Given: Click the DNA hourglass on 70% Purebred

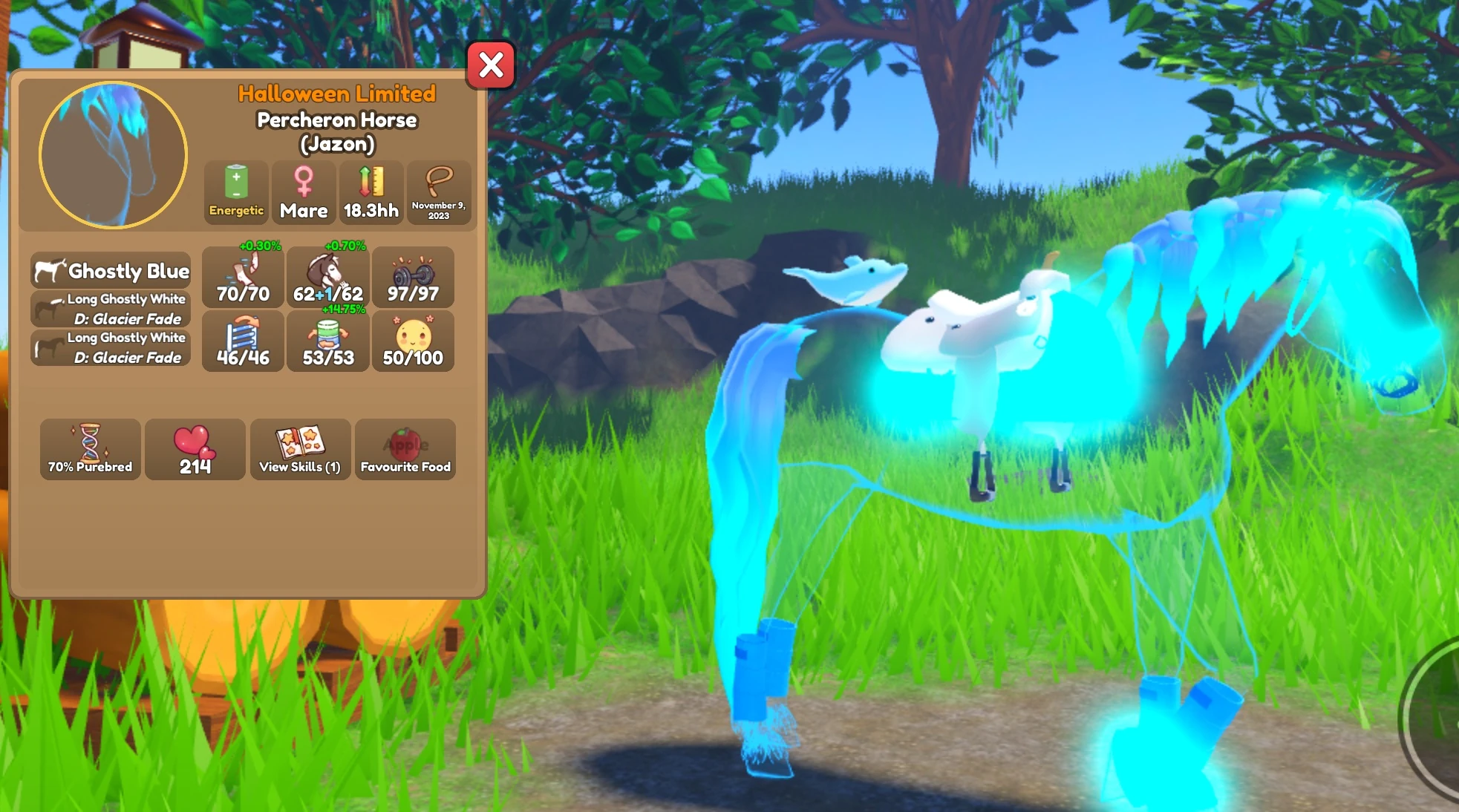Looking at the screenshot, I should pos(89,450).
